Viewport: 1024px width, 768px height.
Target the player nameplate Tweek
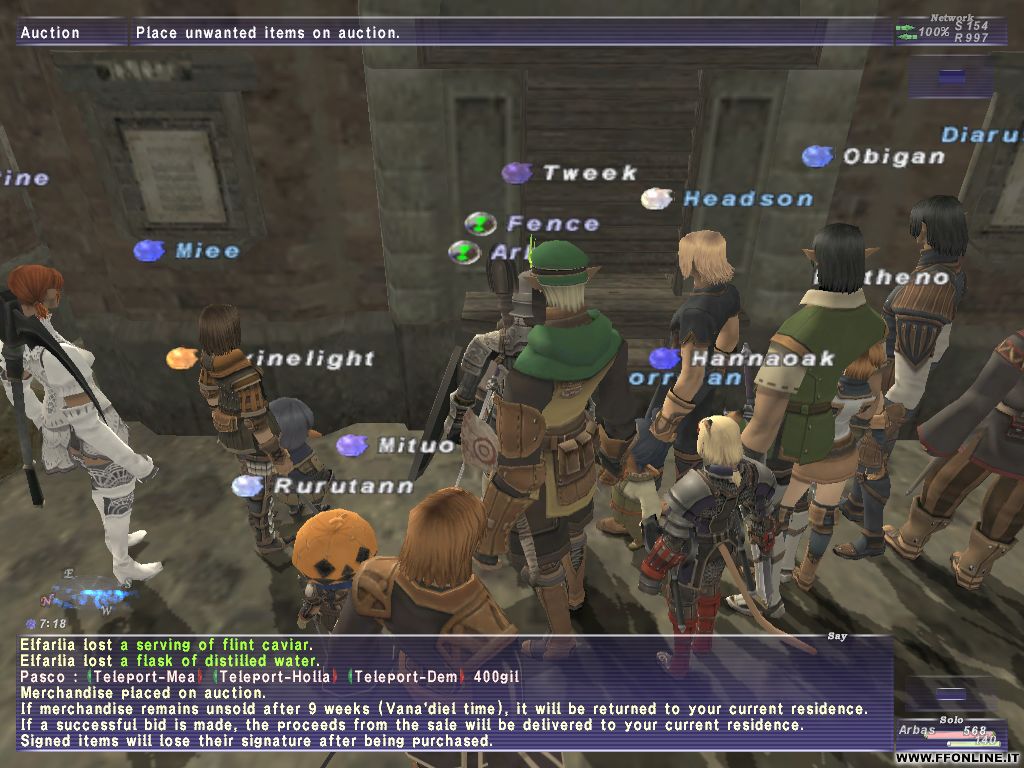[x=589, y=173]
